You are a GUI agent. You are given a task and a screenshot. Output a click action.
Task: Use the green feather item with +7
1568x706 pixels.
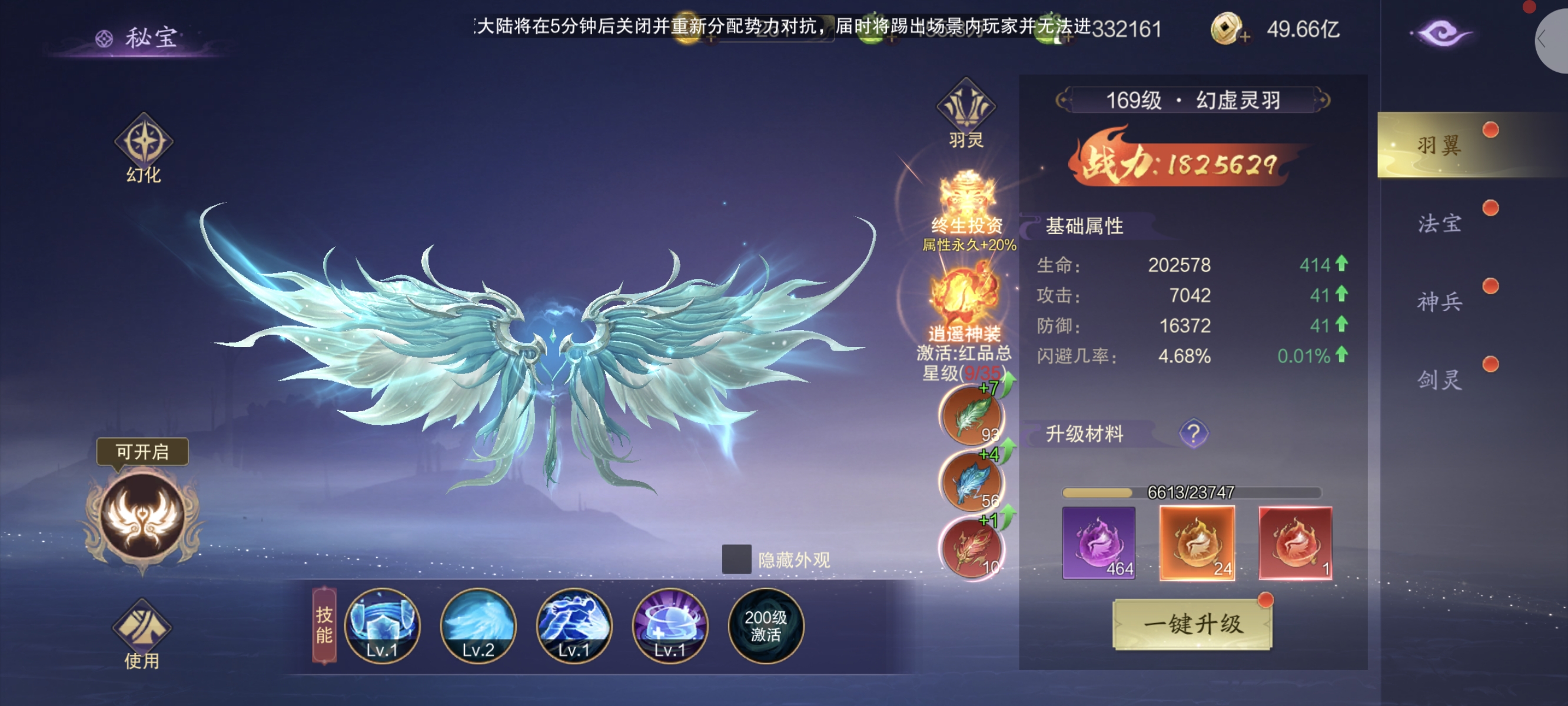(x=972, y=417)
